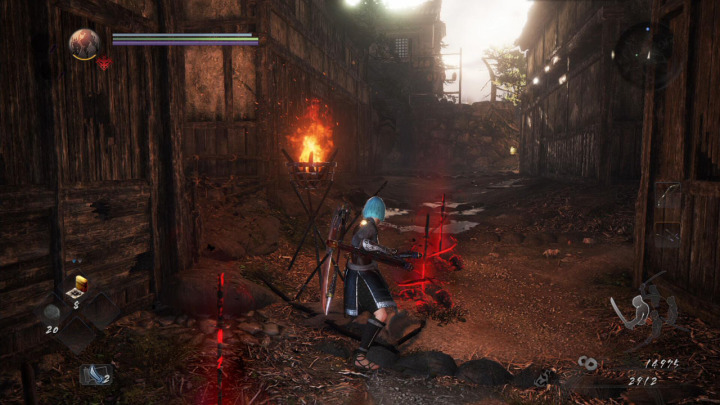Click the guardian spirit portrait
The height and width of the screenshot is (405, 720).
pyautogui.click(x=84, y=43)
